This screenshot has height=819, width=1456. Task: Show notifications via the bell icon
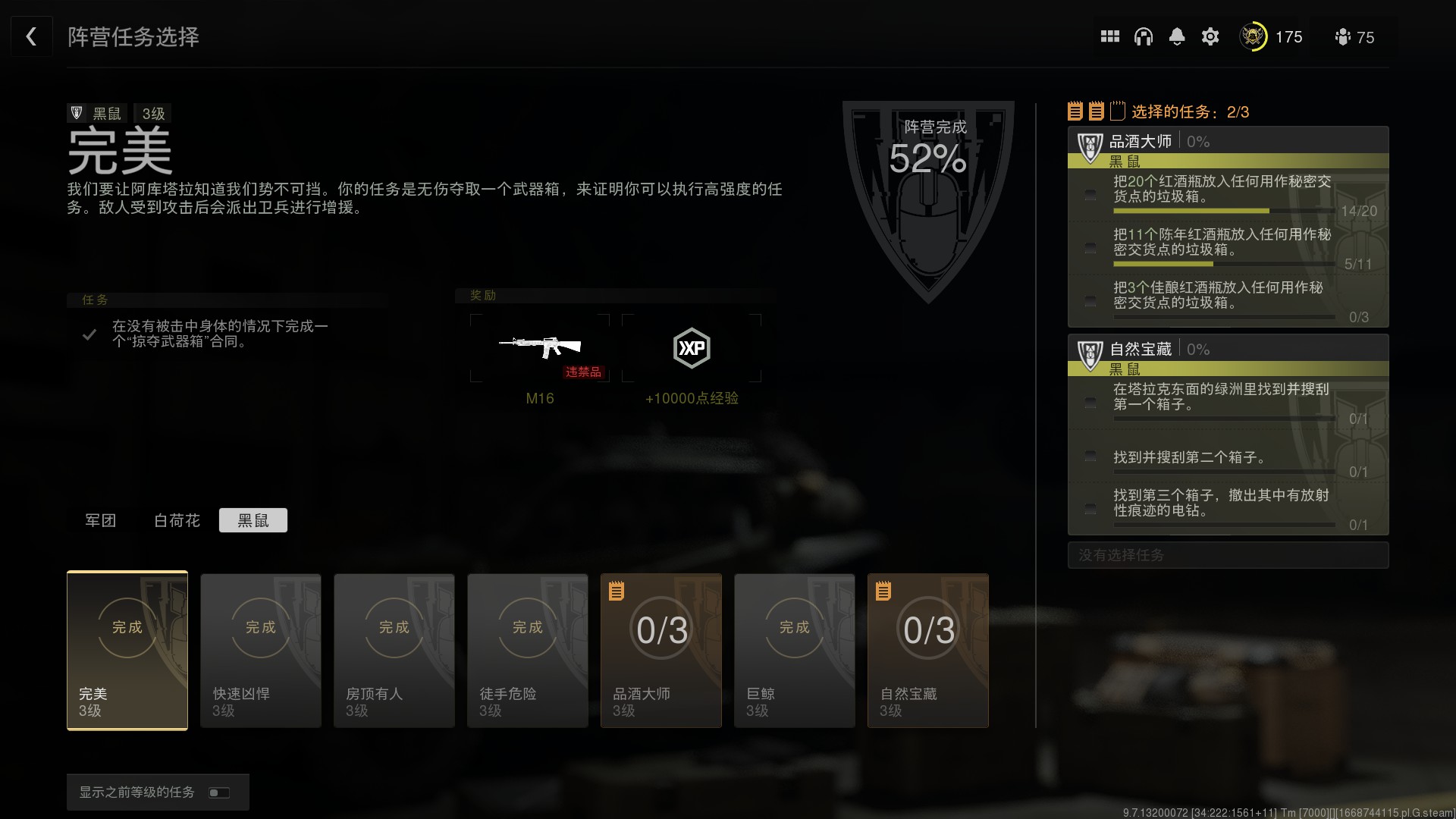1176,36
